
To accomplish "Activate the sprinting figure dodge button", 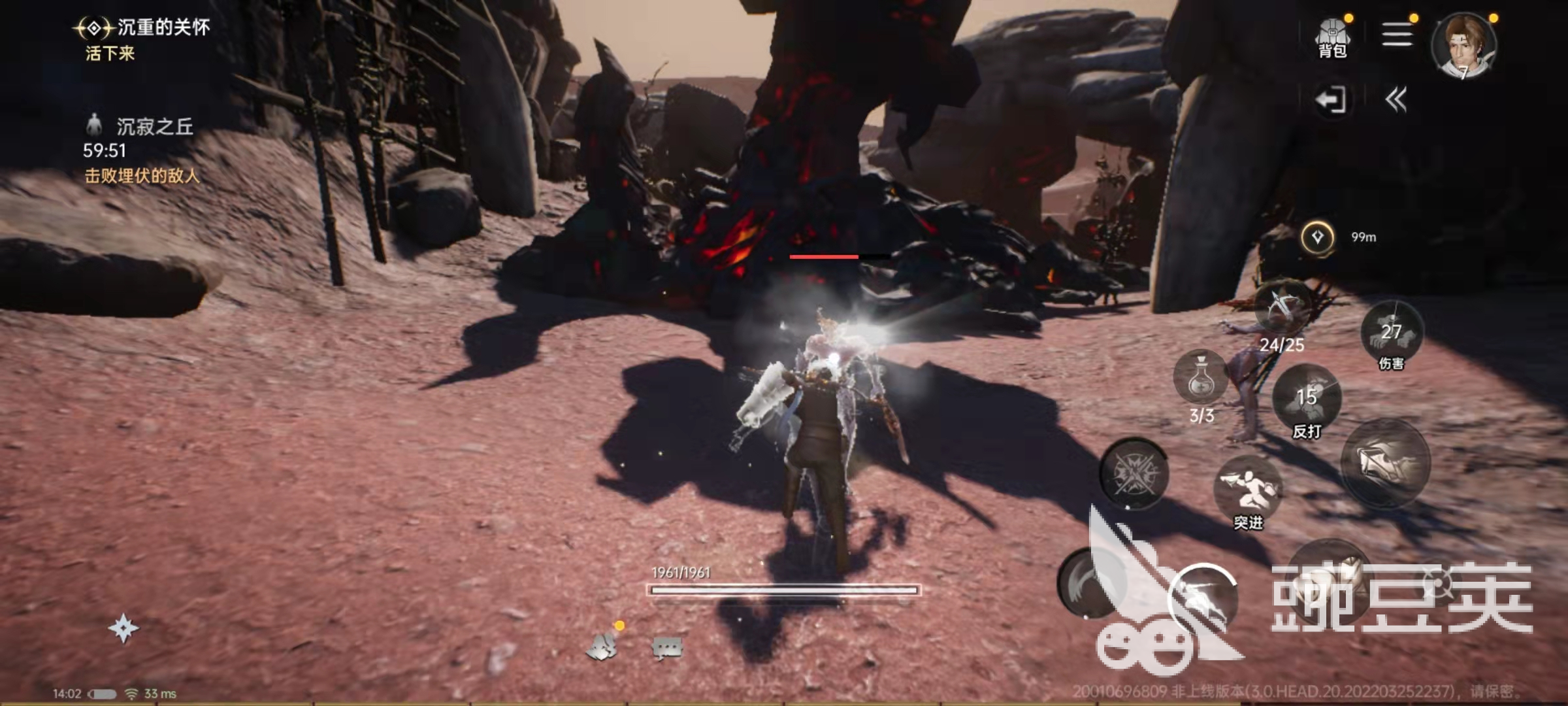I will tap(1202, 598).
